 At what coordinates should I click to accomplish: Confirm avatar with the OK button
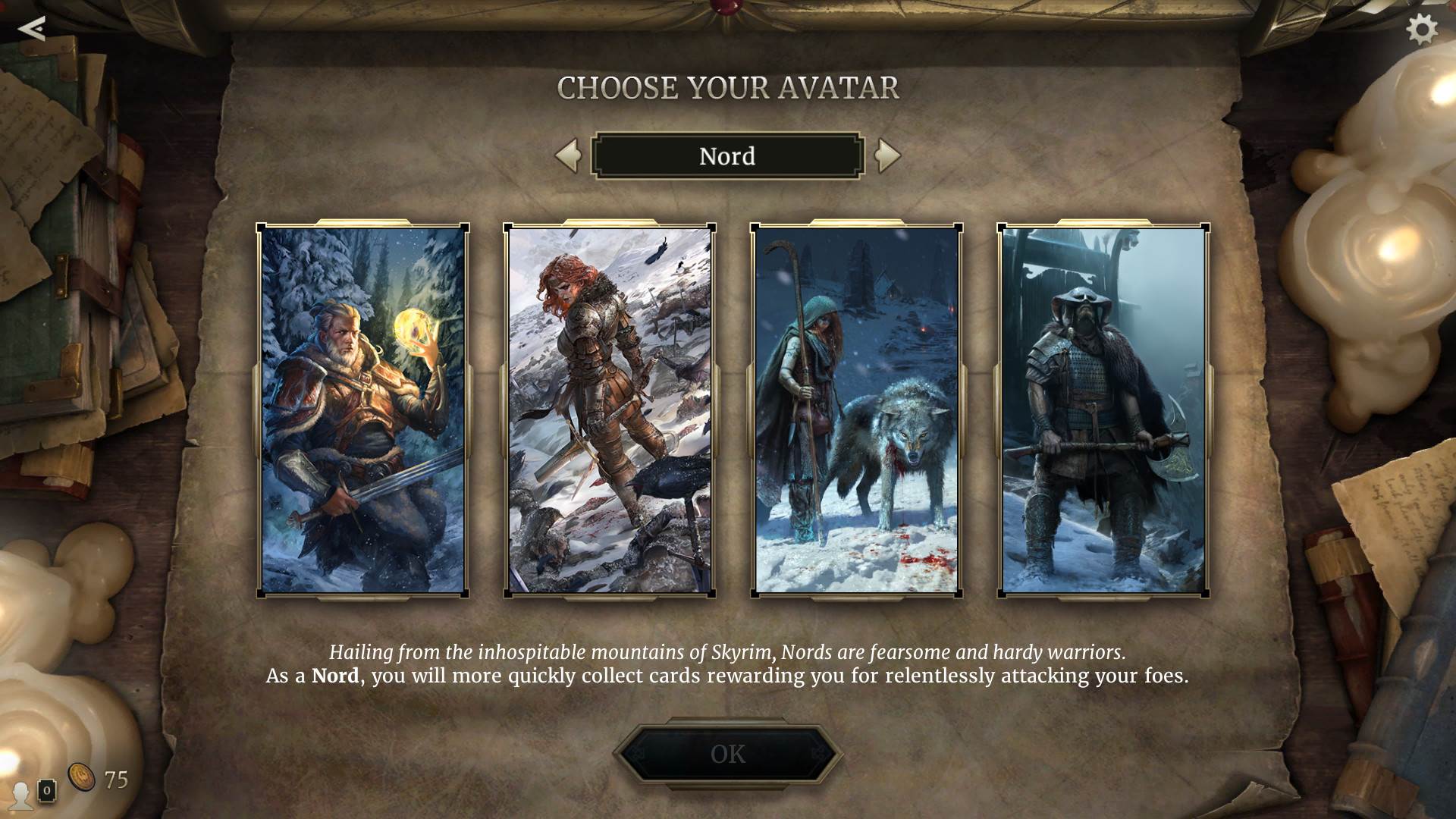tap(728, 754)
